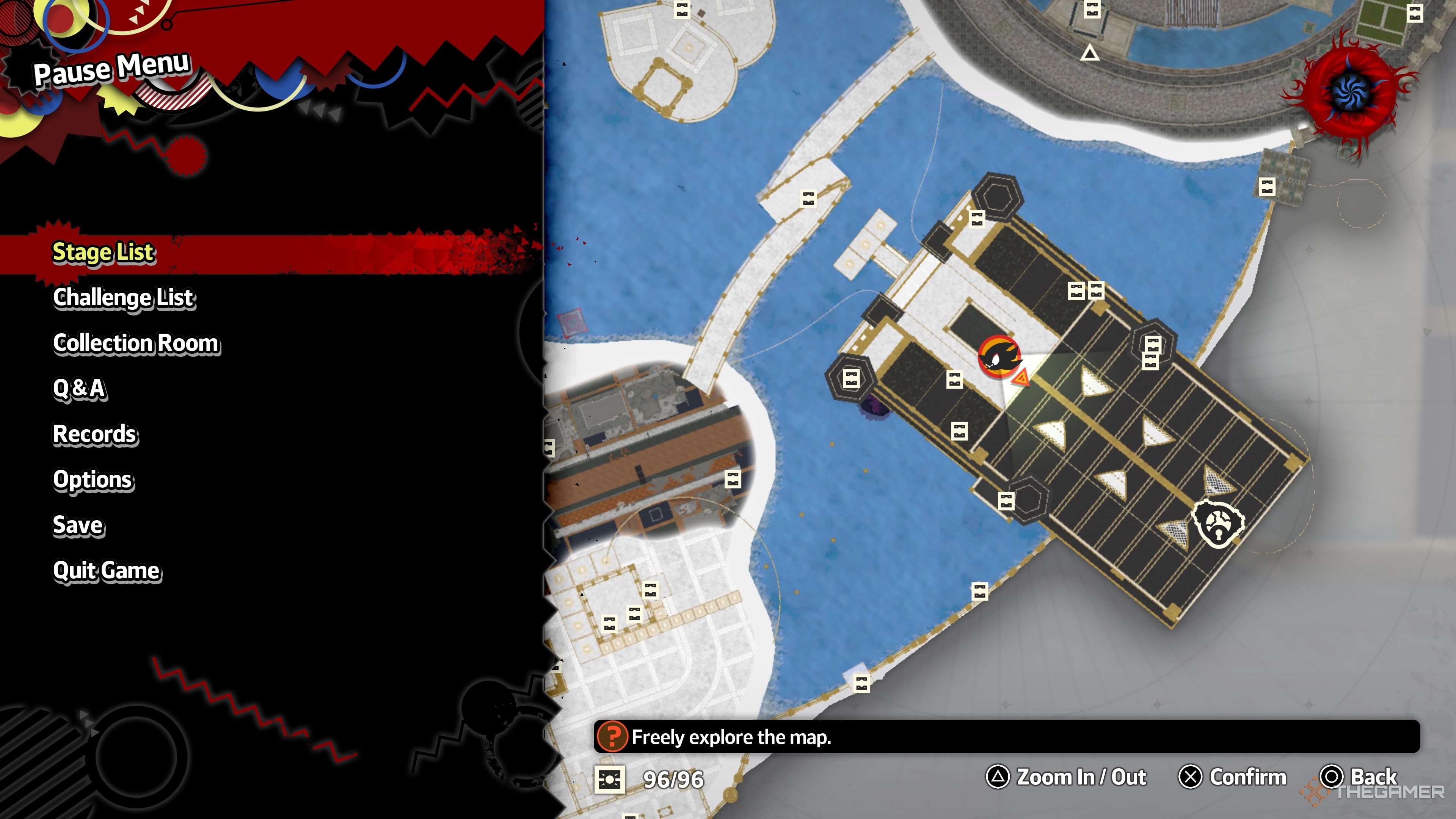Click the Confirm button
Viewport: 1456px width, 819px height.
[x=1232, y=777]
